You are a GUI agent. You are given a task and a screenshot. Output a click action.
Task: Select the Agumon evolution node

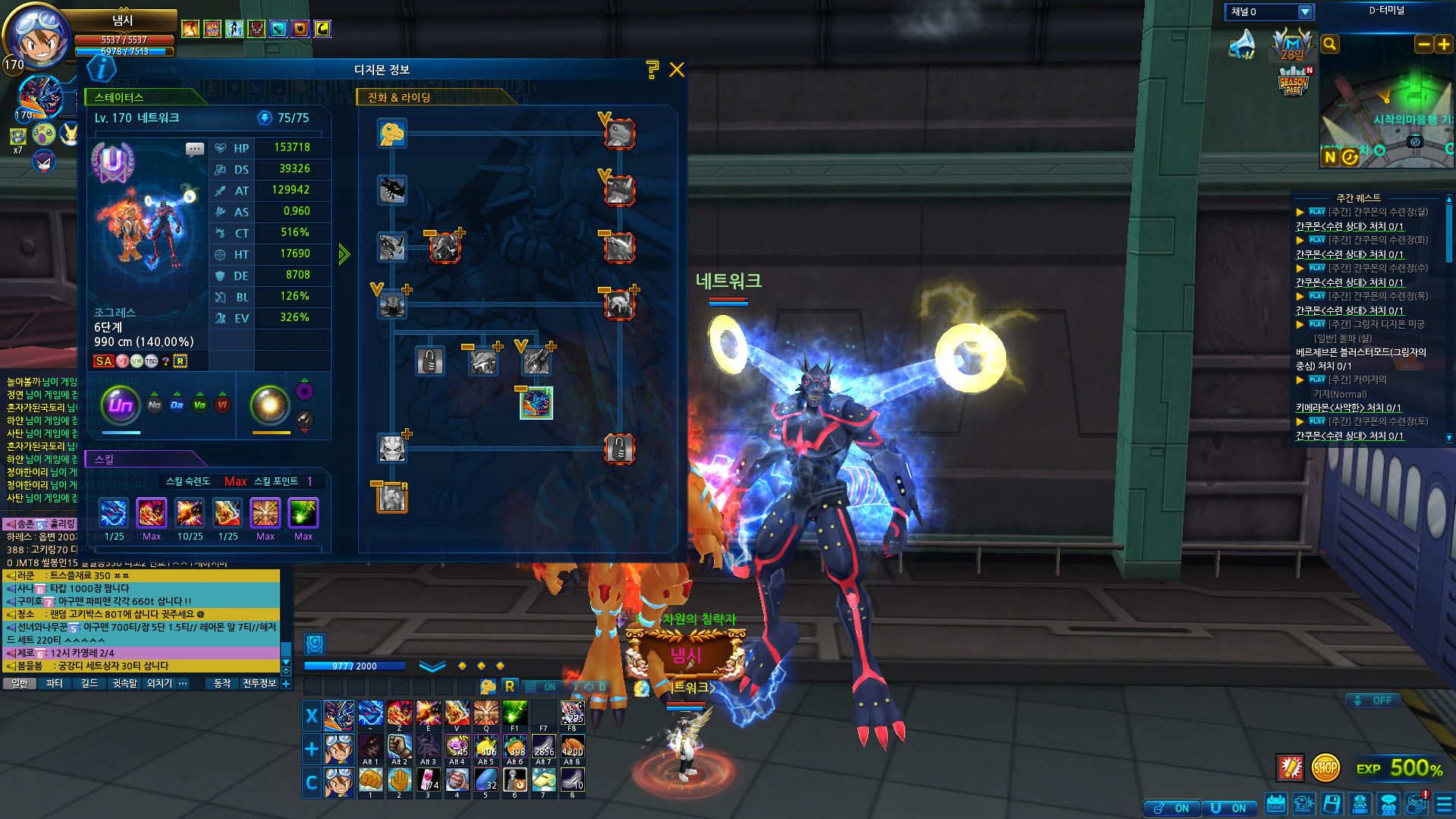(392, 134)
